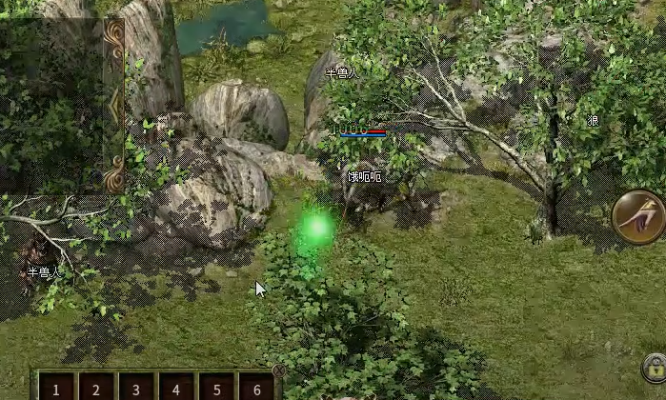This screenshot has height=400, width=666.
Task: Select hotbar slot 1
Action: tap(56, 388)
